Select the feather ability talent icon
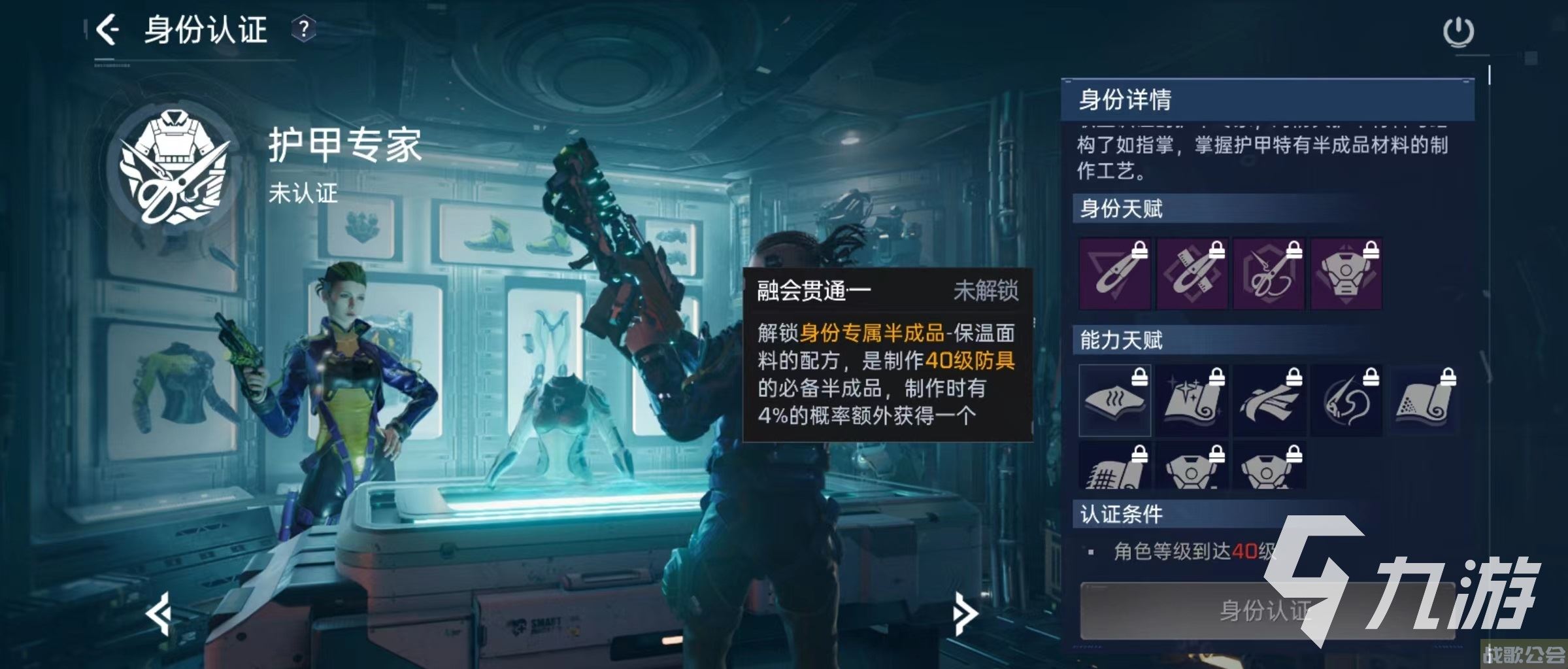The height and width of the screenshot is (669, 1568). pos(1271,400)
